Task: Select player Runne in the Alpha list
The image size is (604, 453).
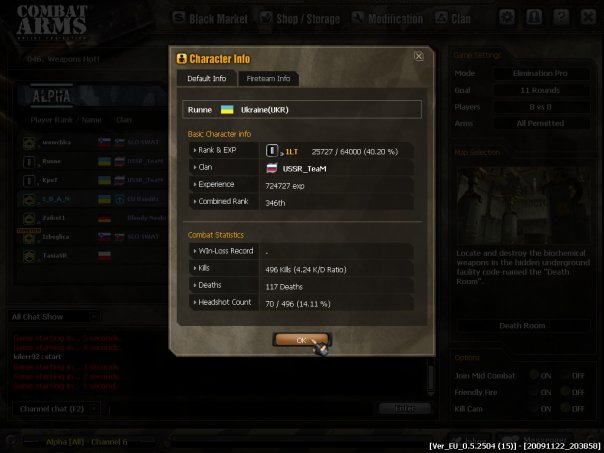Action: [52, 160]
